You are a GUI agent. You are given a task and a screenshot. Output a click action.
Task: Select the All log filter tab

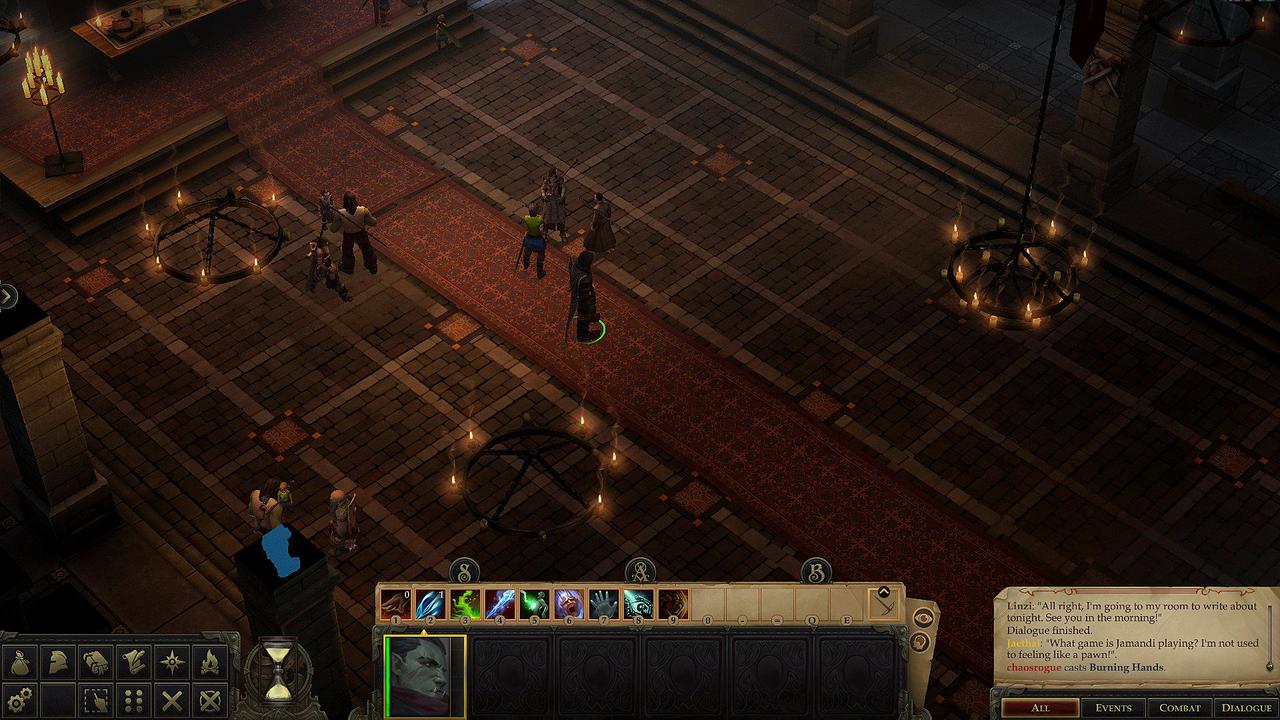tap(1040, 708)
